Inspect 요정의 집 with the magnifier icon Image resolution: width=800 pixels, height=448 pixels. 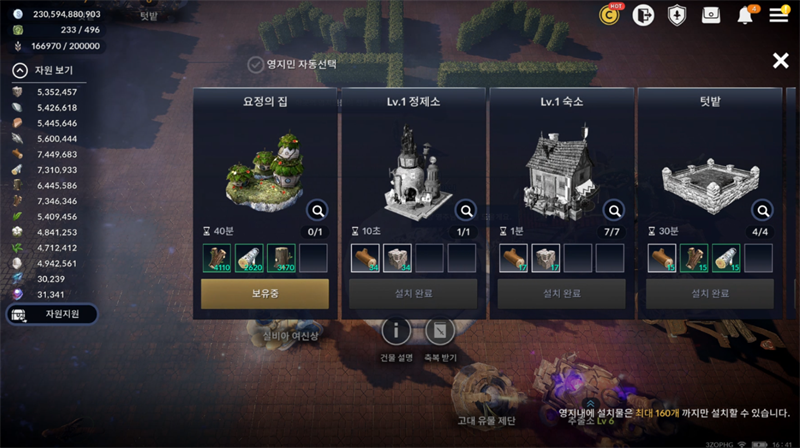point(317,210)
